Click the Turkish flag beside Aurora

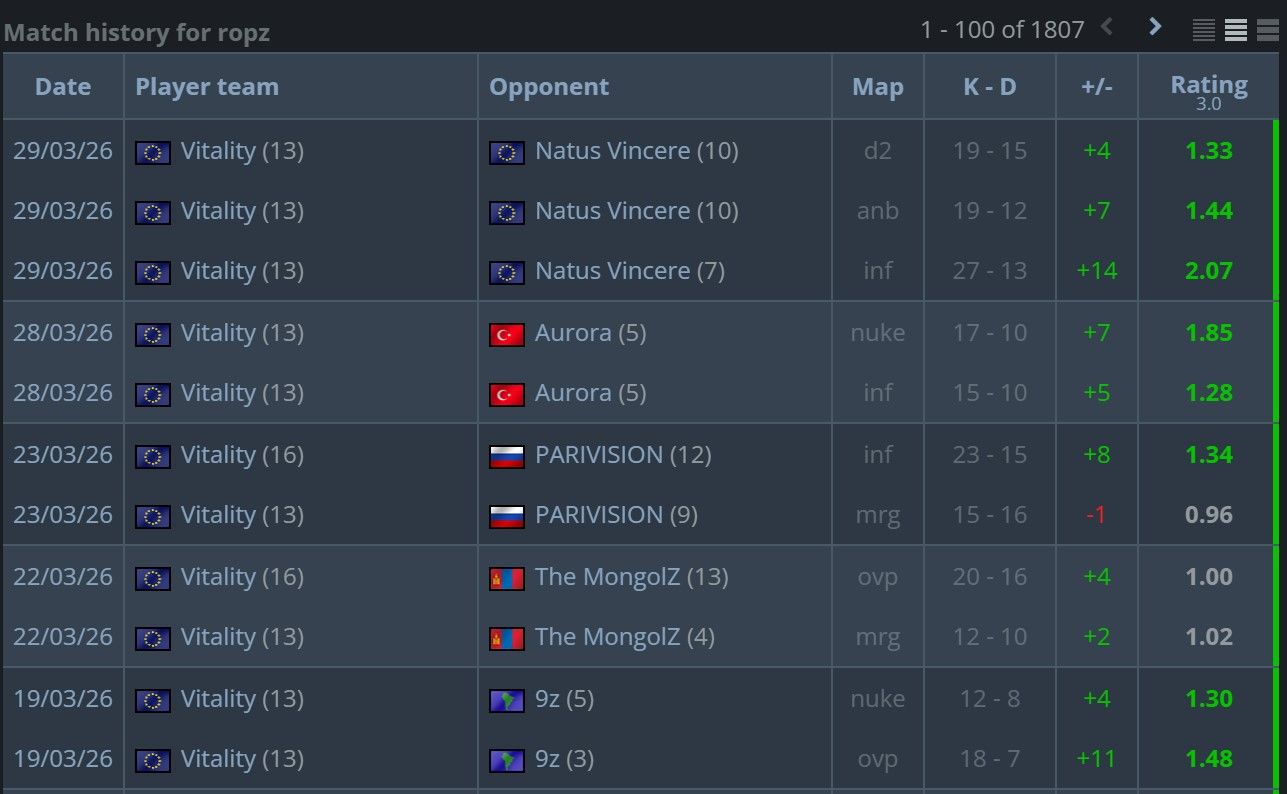[x=507, y=333]
